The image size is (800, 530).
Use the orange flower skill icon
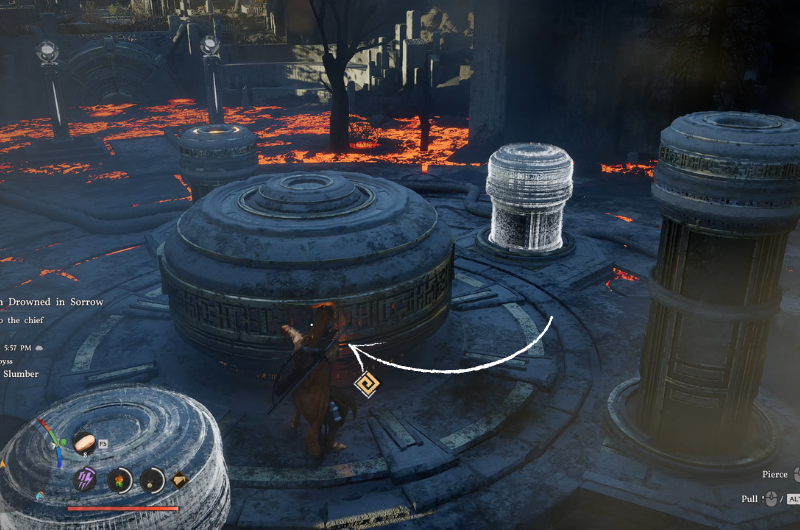pos(119,480)
